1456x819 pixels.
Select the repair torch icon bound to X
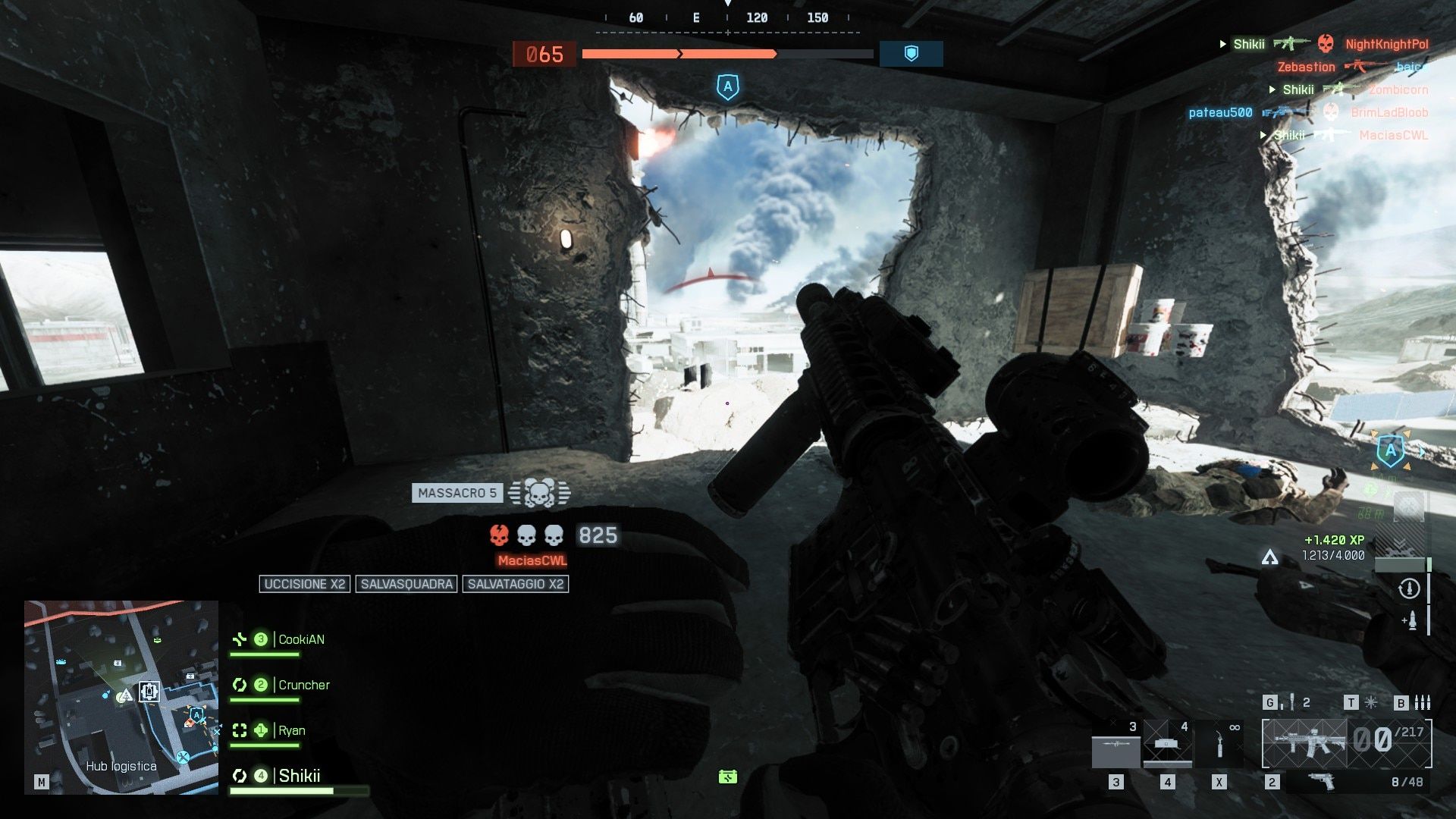coord(1219,744)
